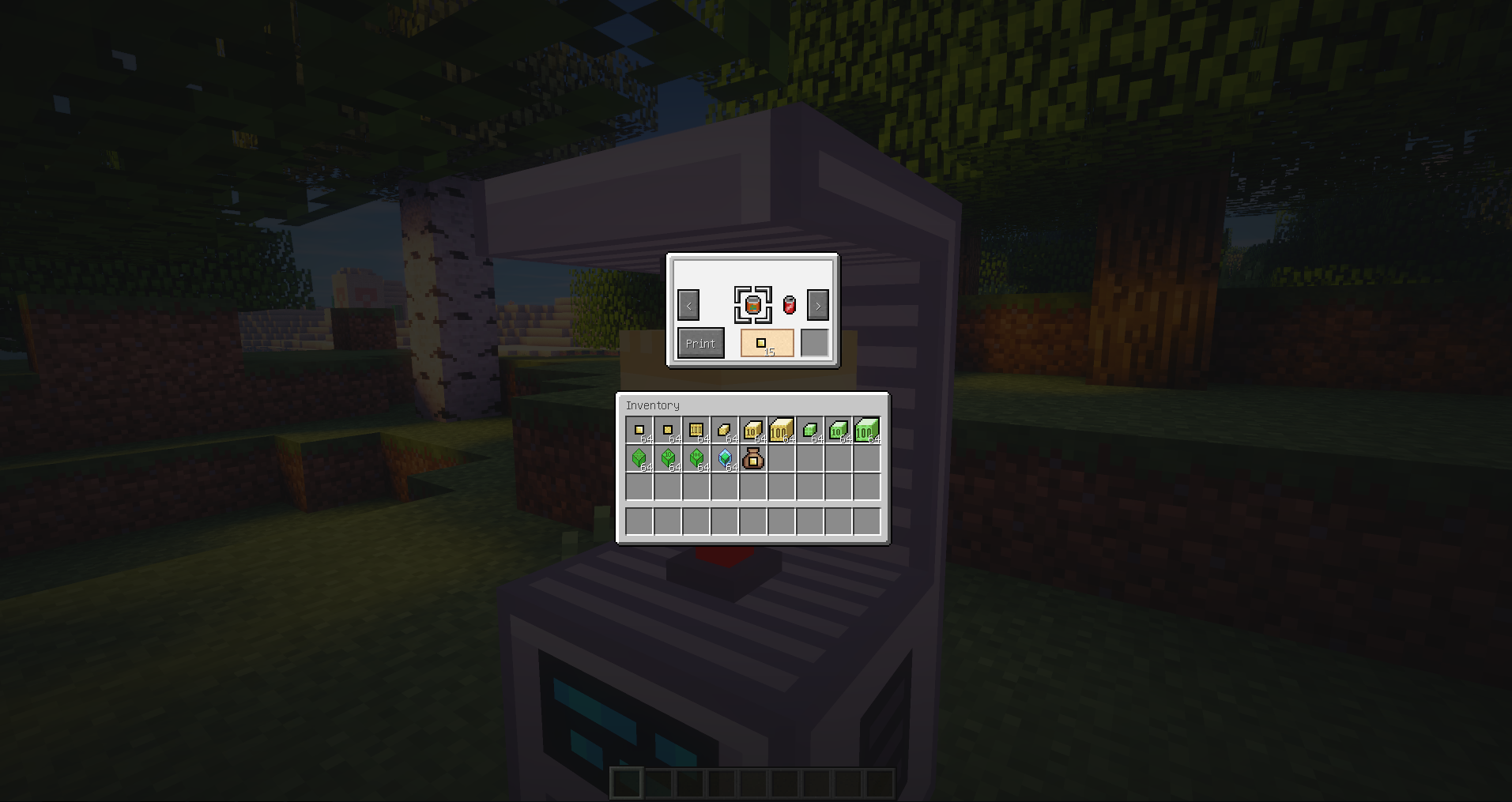Image resolution: width=1512 pixels, height=802 pixels.
Task: Click the Print button
Action: click(x=700, y=343)
